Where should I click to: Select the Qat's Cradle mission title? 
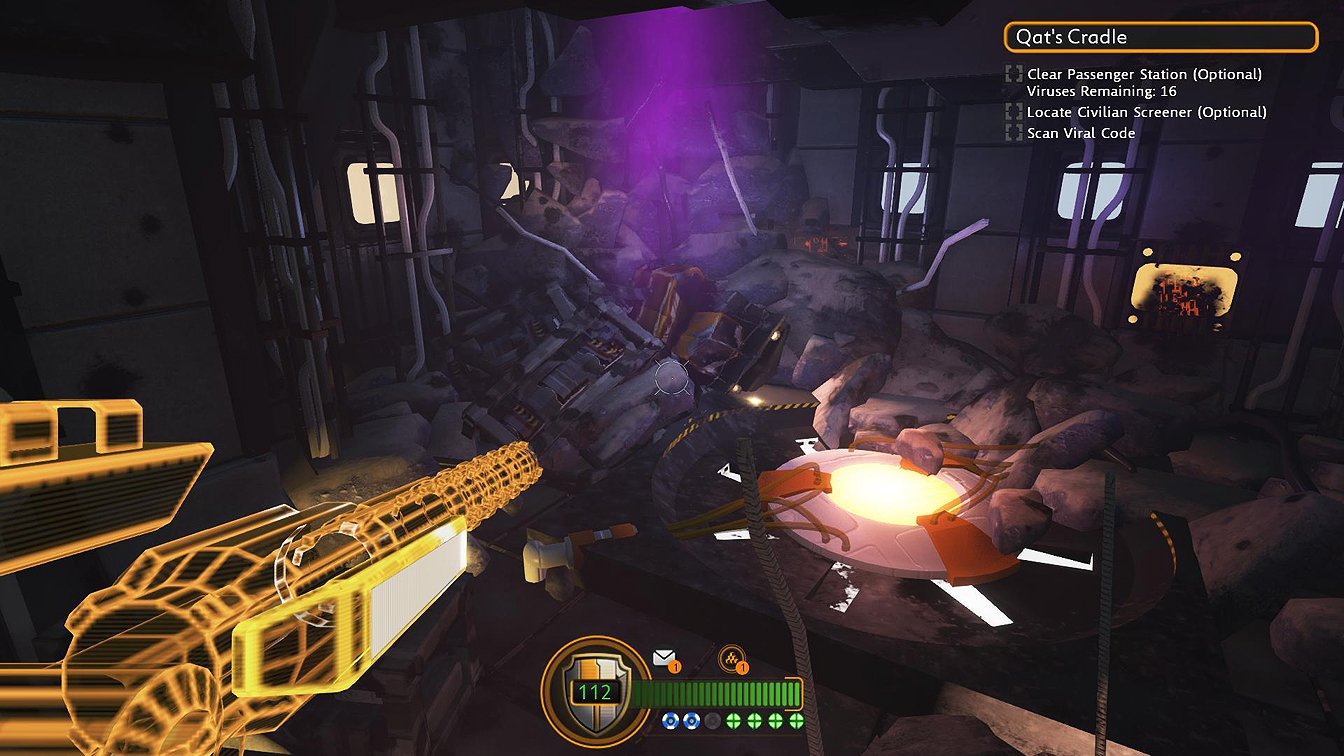(1160, 37)
